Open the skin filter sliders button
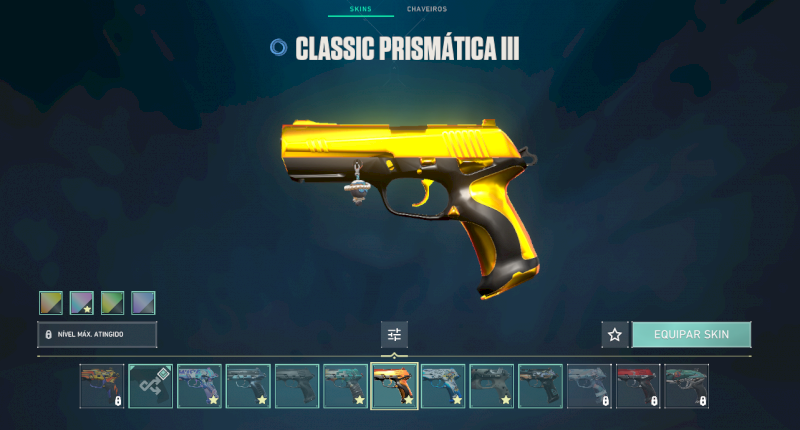This screenshot has width=800, height=430. click(394, 335)
